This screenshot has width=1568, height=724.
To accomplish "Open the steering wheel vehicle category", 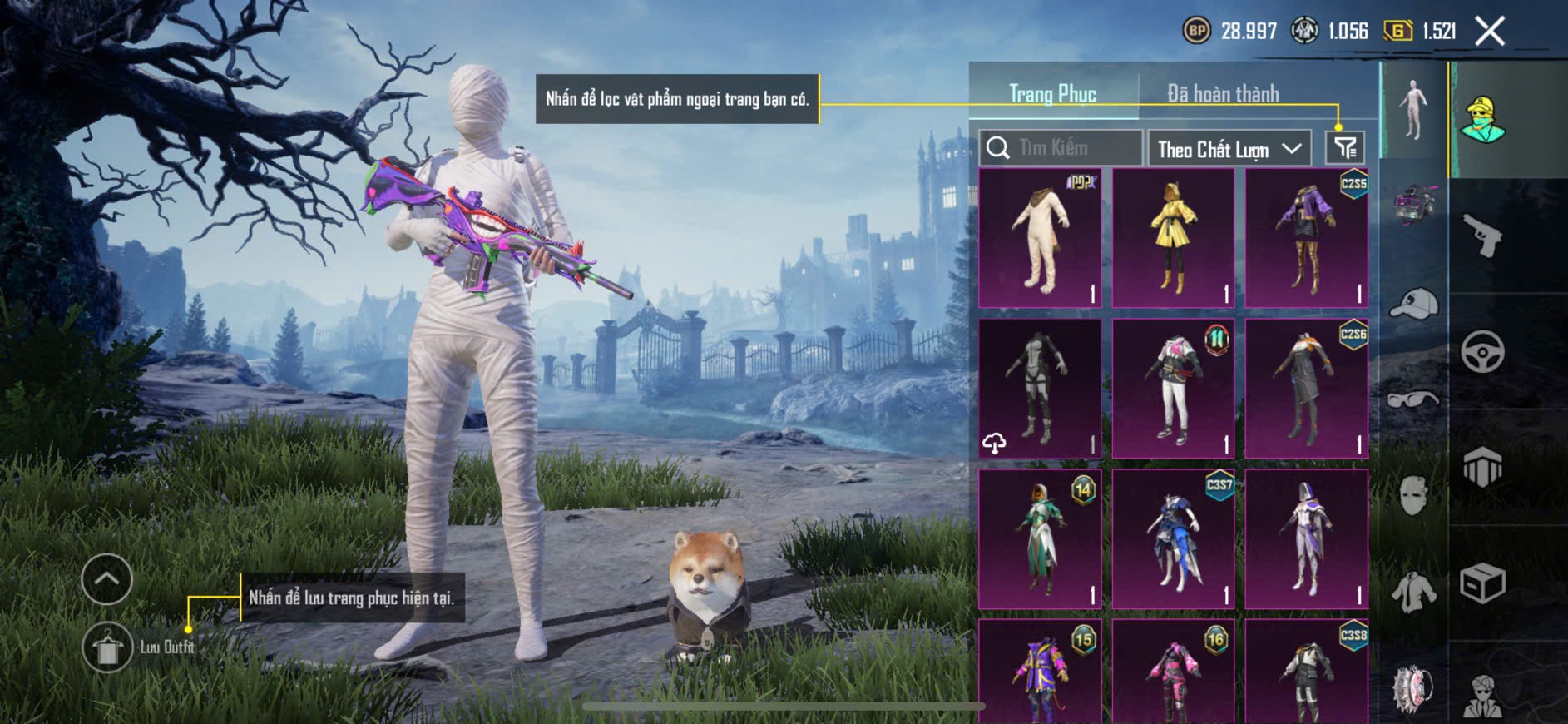I will (1482, 351).
